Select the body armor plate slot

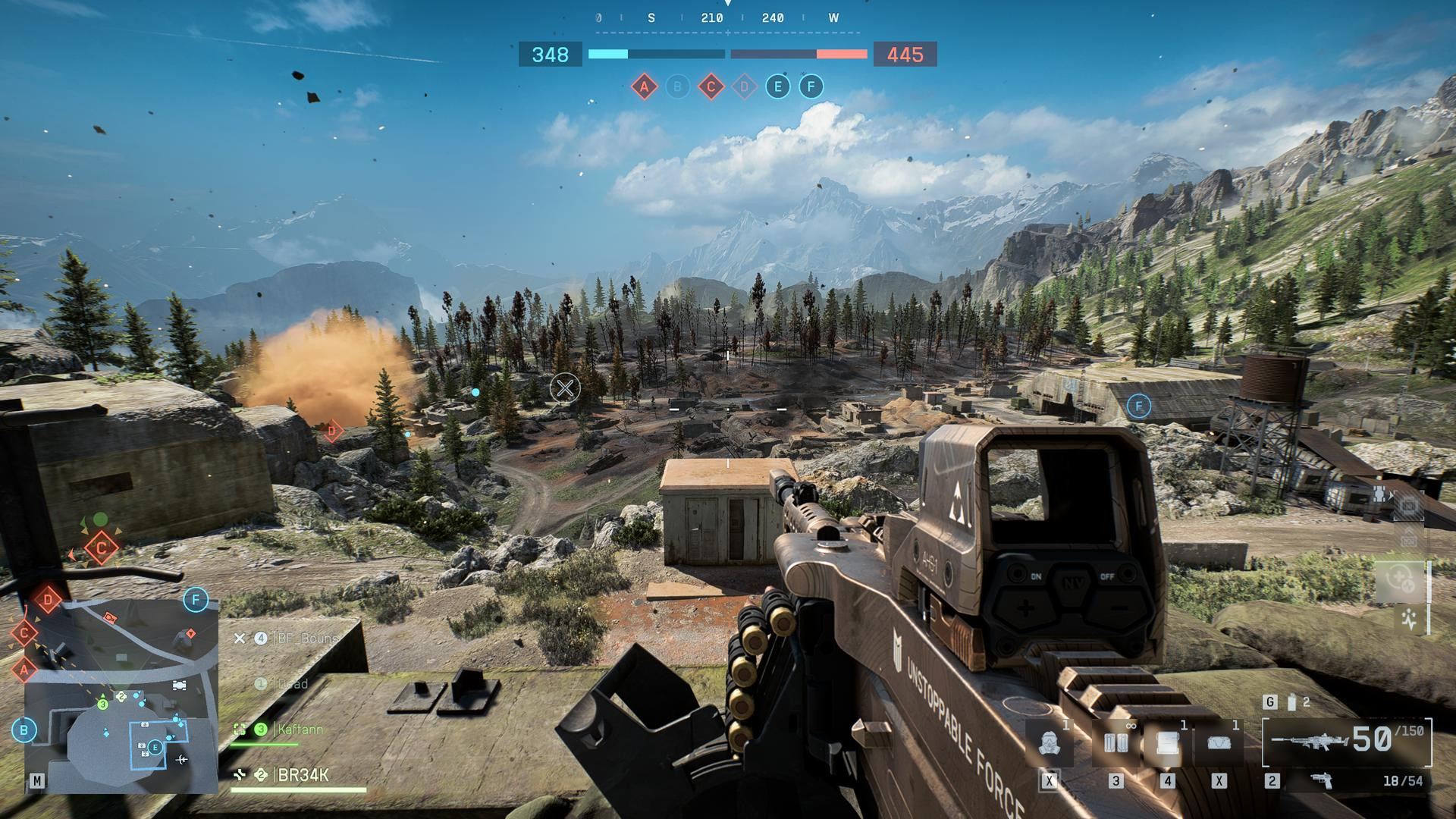pos(1219,742)
